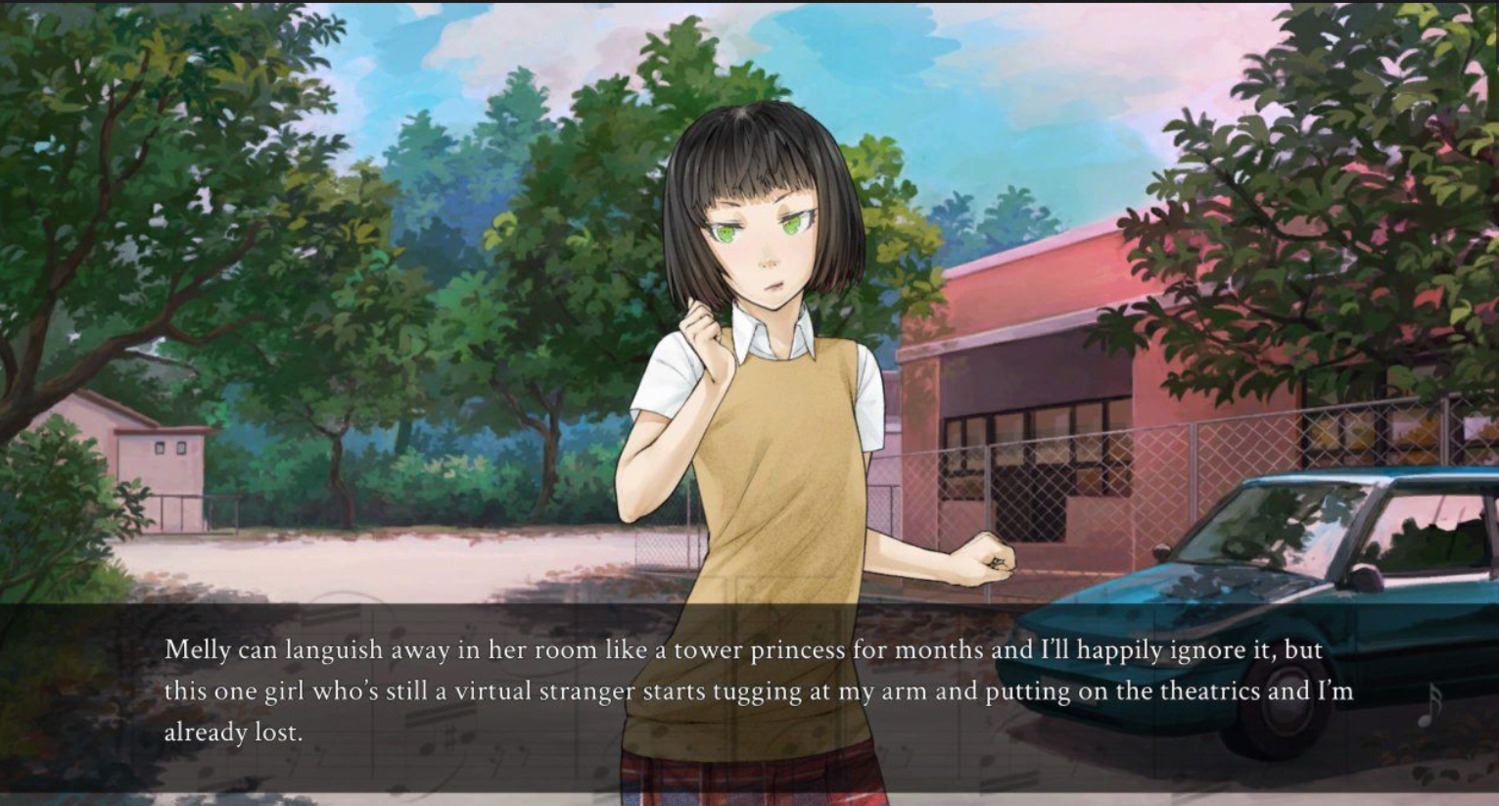Click the music note continue indicator
Screen dimensions: 1499x806
(1431, 705)
